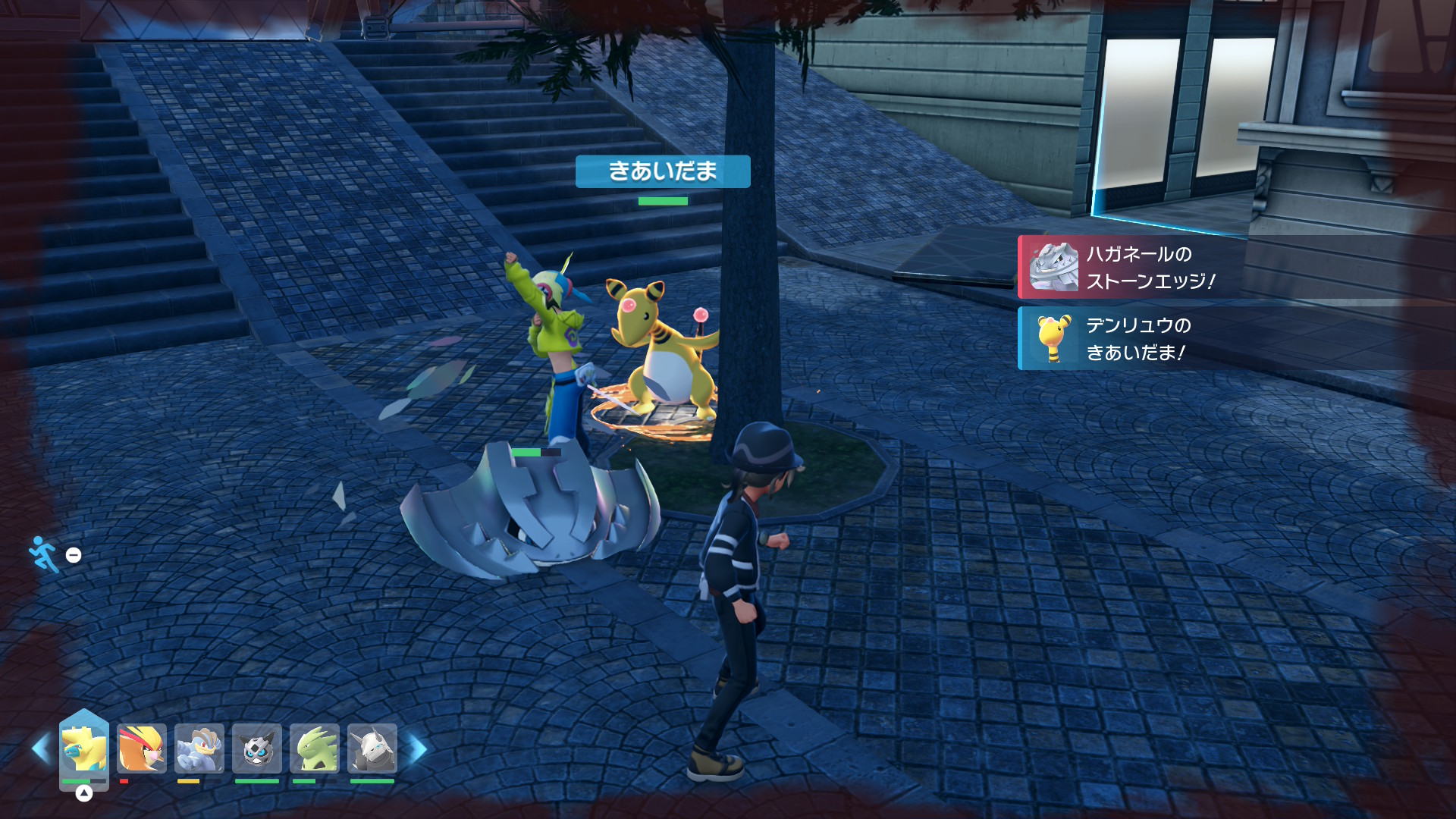This screenshot has height=819, width=1456.
Task: Click the Ampharos Focus Blast battle log entry
Action: [x=1236, y=338]
